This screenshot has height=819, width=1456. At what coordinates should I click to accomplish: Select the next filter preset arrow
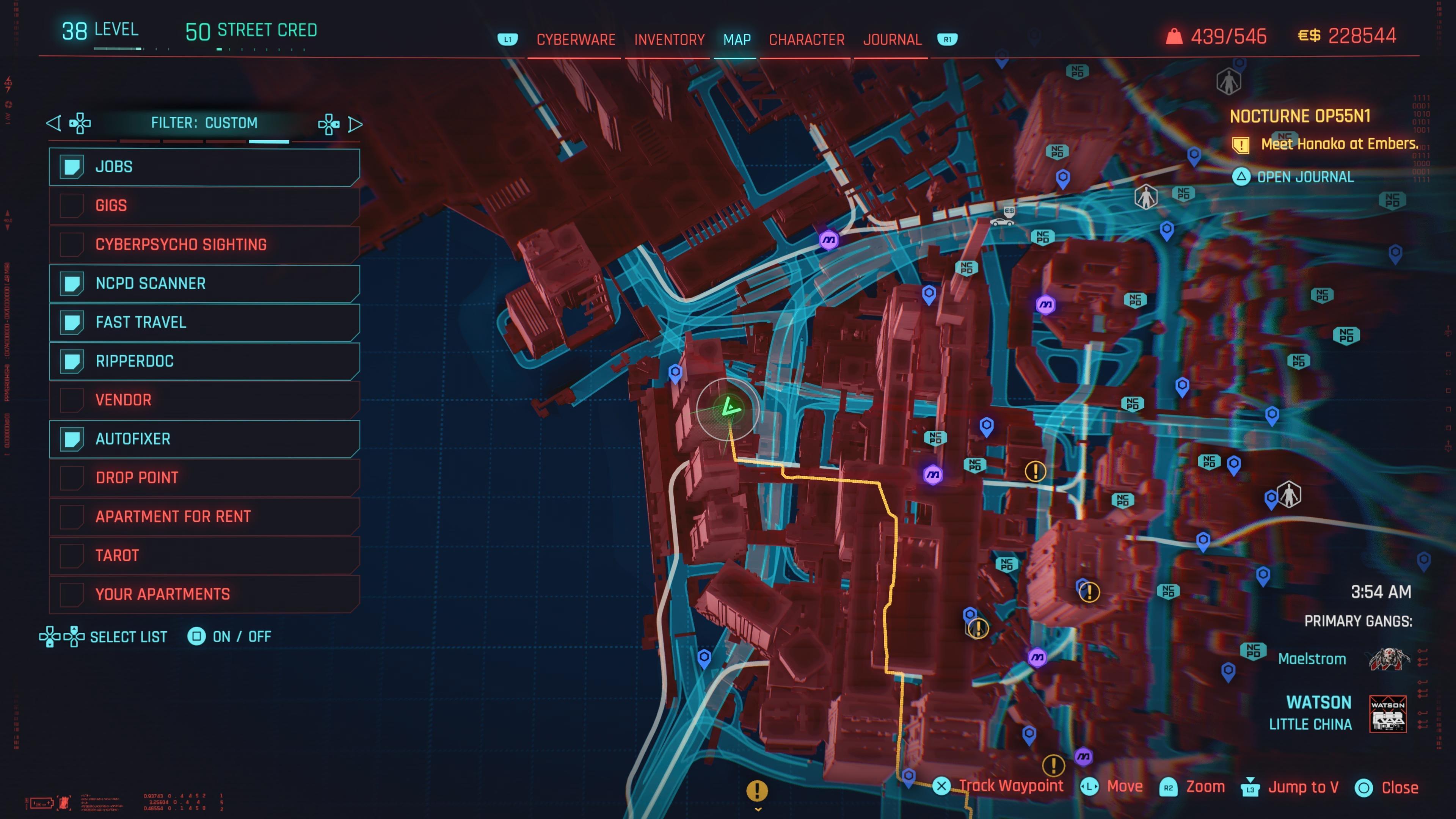pyautogui.click(x=355, y=124)
